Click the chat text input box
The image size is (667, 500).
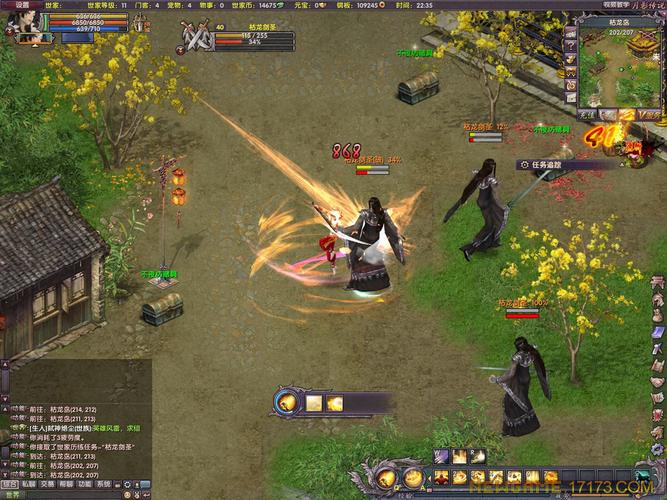point(80,494)
